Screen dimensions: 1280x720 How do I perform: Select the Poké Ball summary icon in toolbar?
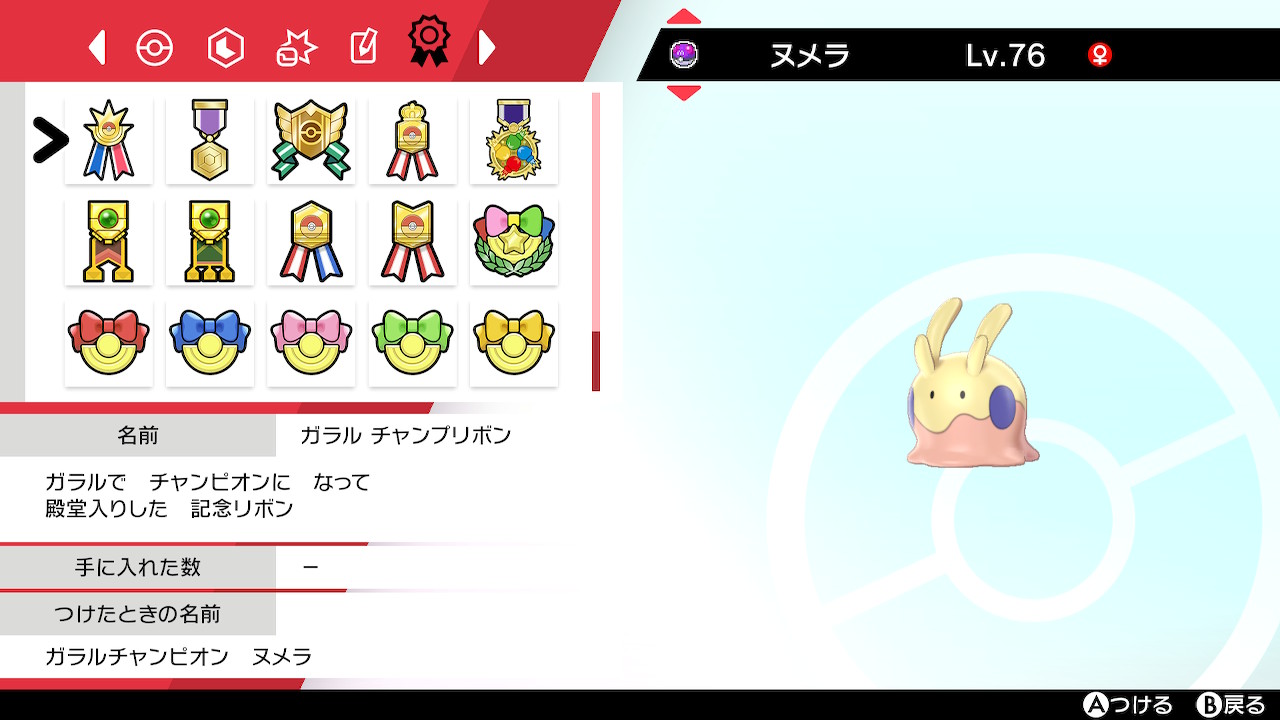coord(155,45)
